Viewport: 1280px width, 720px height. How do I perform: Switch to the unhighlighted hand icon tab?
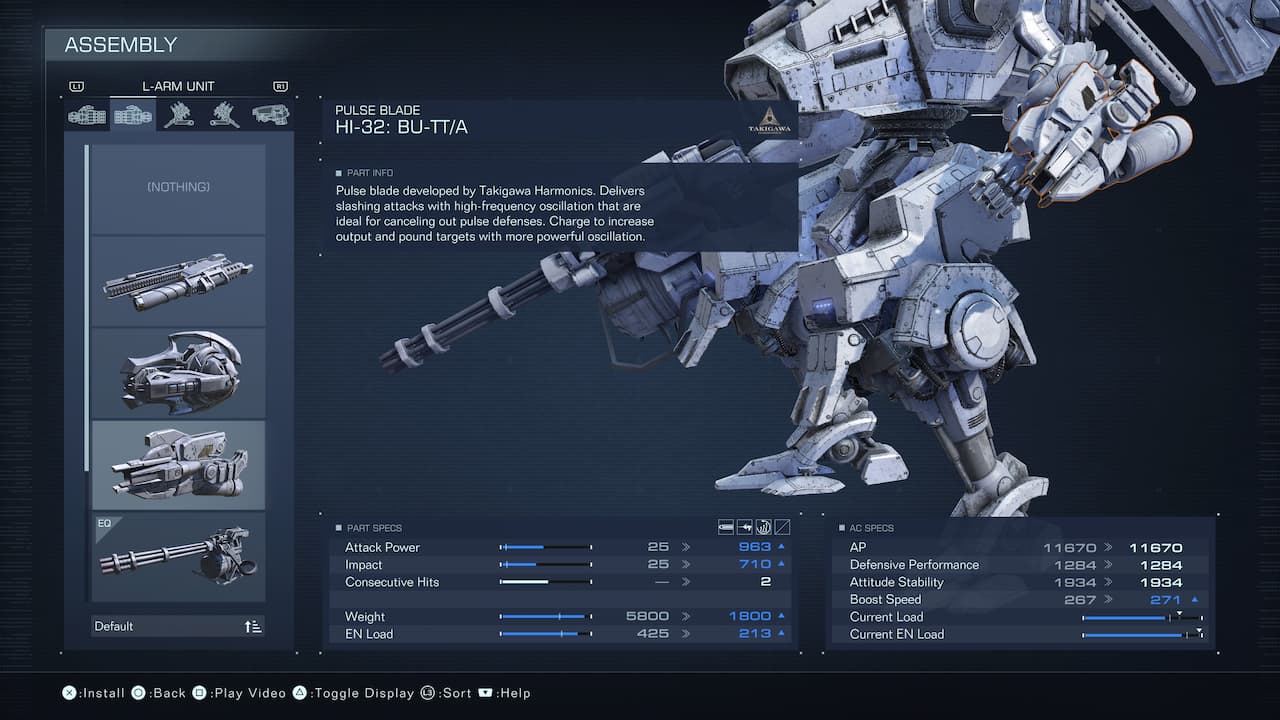pos(87,115)
